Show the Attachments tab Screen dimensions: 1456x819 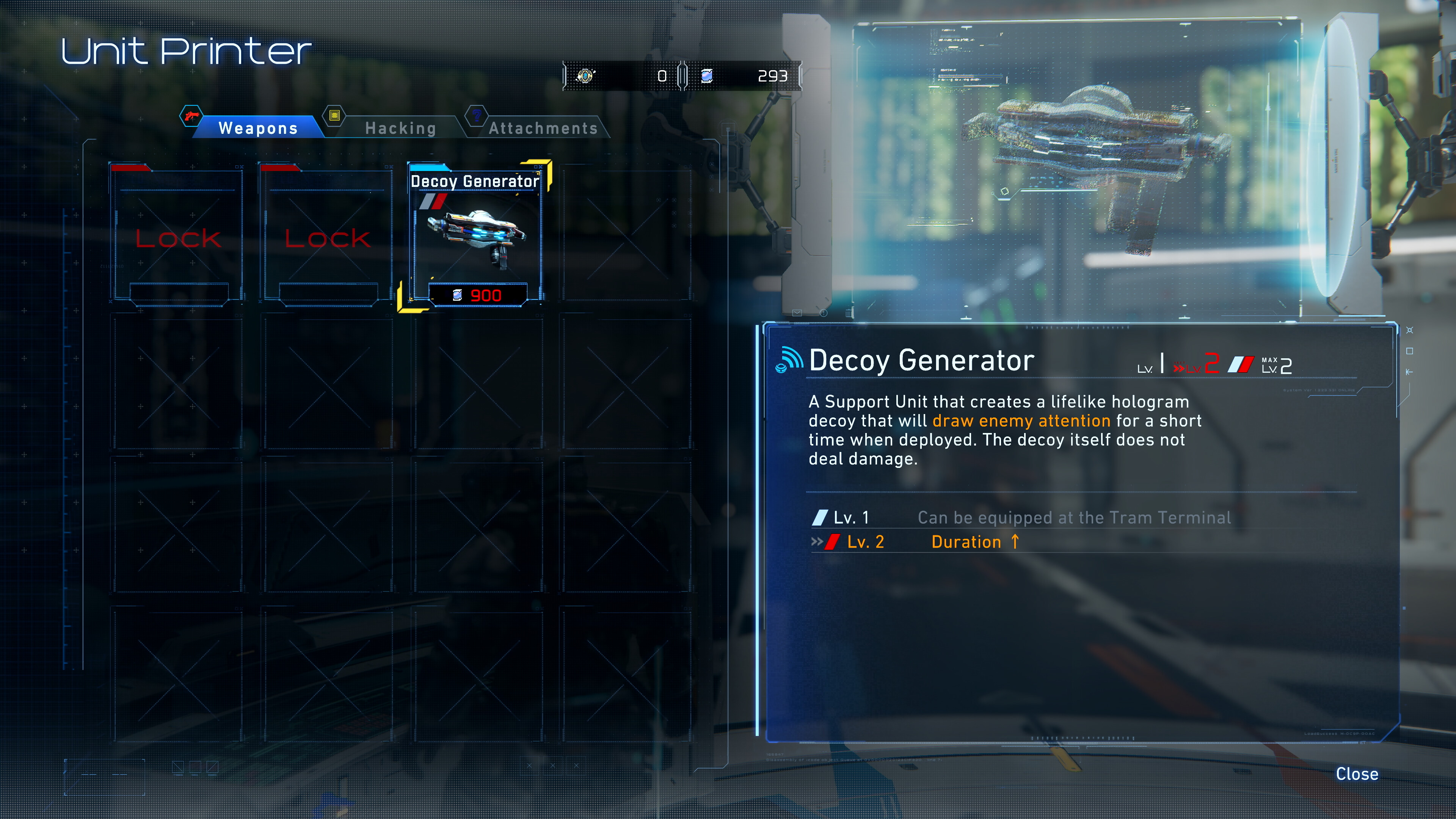(x=543, y=128)
